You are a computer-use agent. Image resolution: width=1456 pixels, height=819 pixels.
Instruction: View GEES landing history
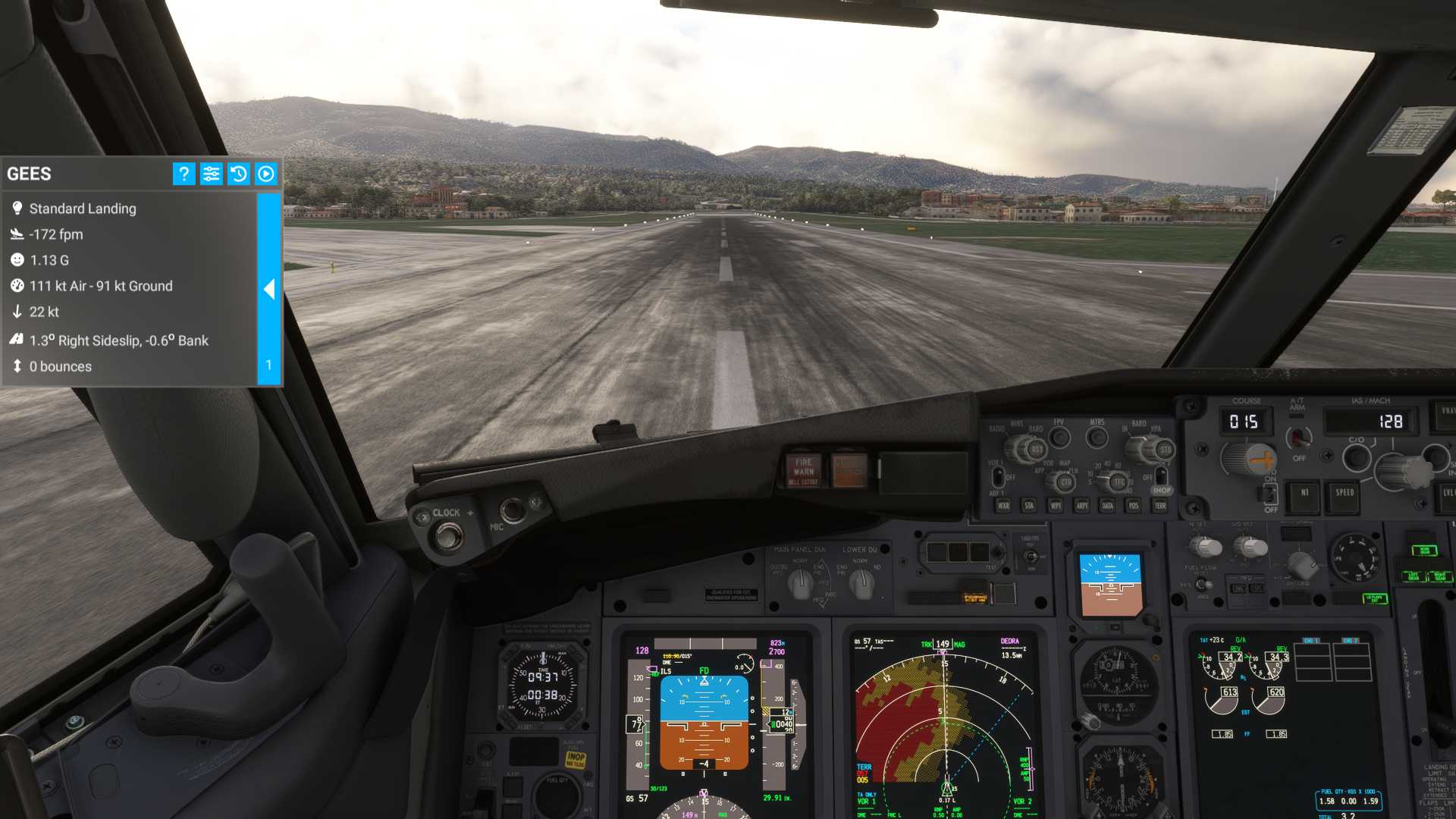coord(238,174)
